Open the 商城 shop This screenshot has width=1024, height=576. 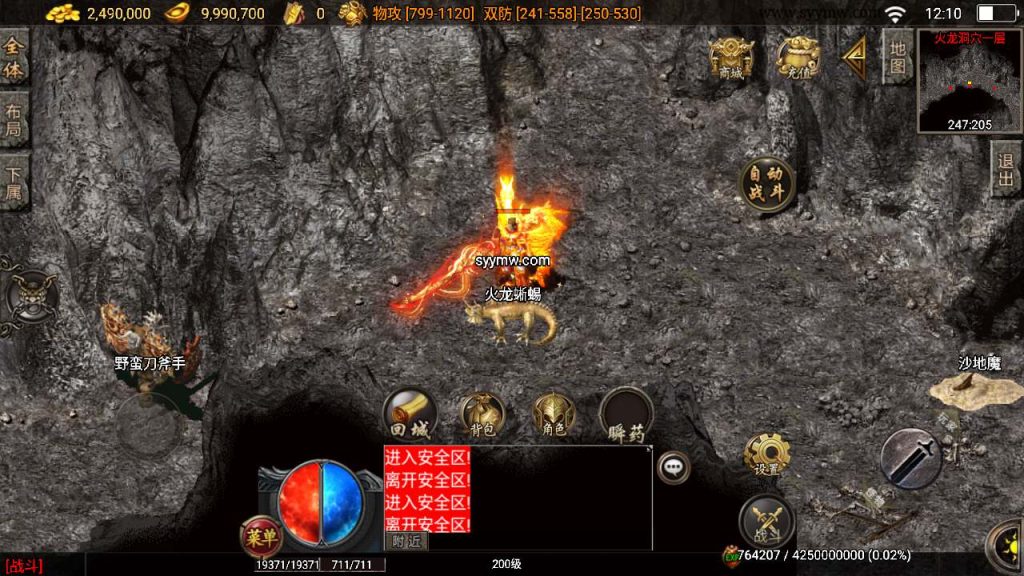(x=731, y=58)
